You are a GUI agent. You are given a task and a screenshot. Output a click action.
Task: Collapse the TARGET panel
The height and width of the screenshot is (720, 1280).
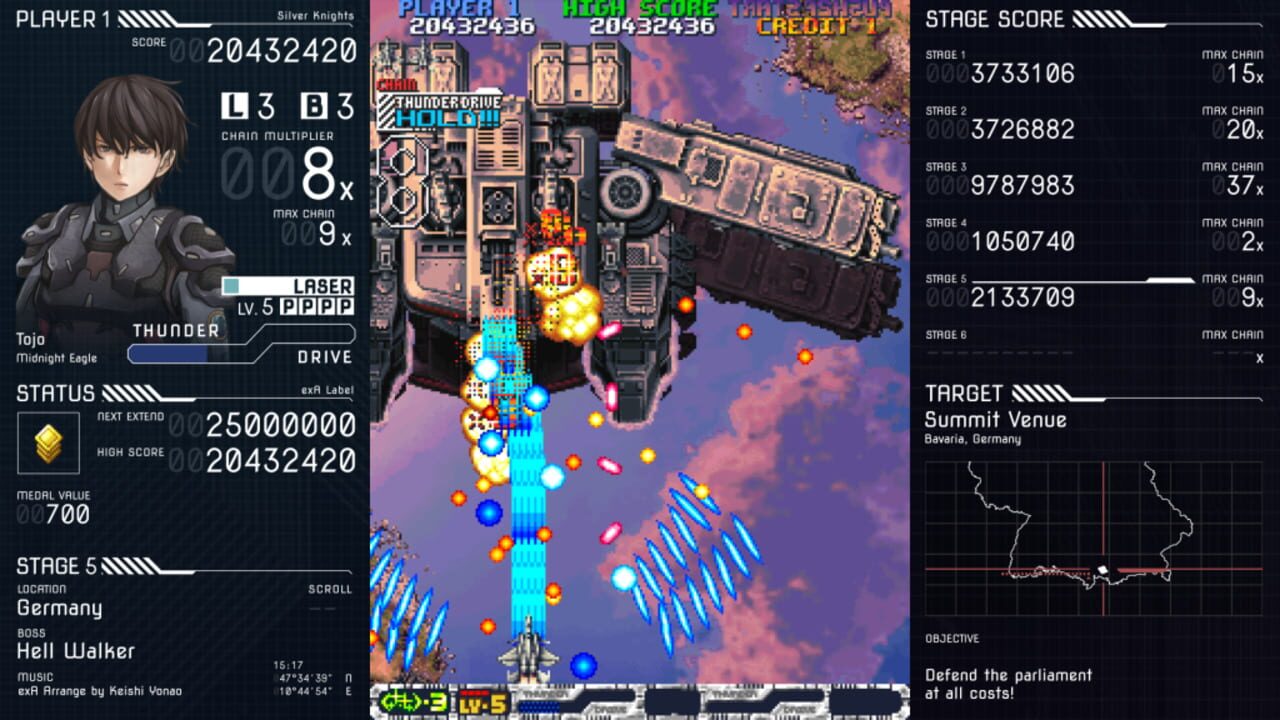point(965,393)
